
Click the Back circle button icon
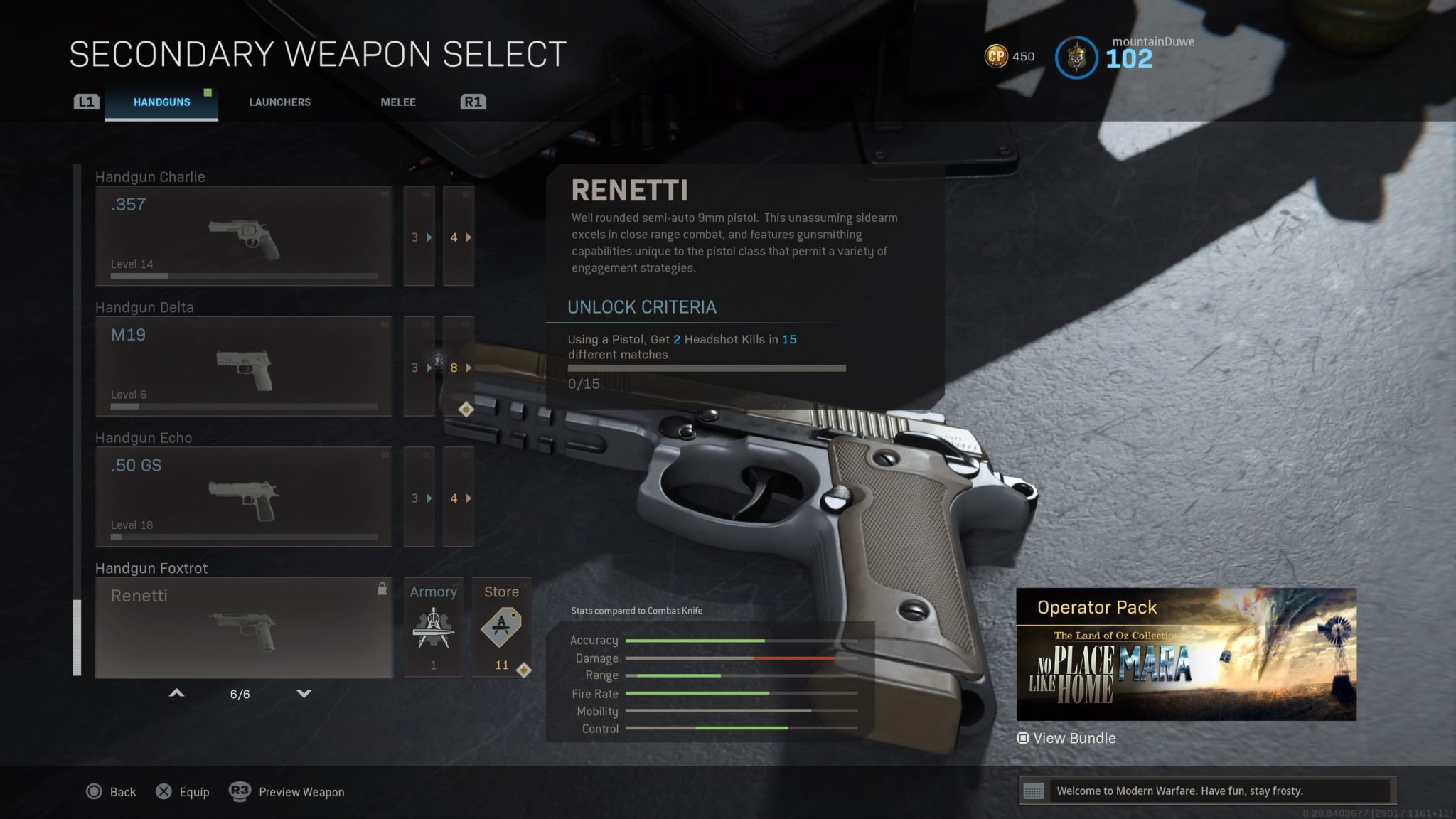point(93,791)
